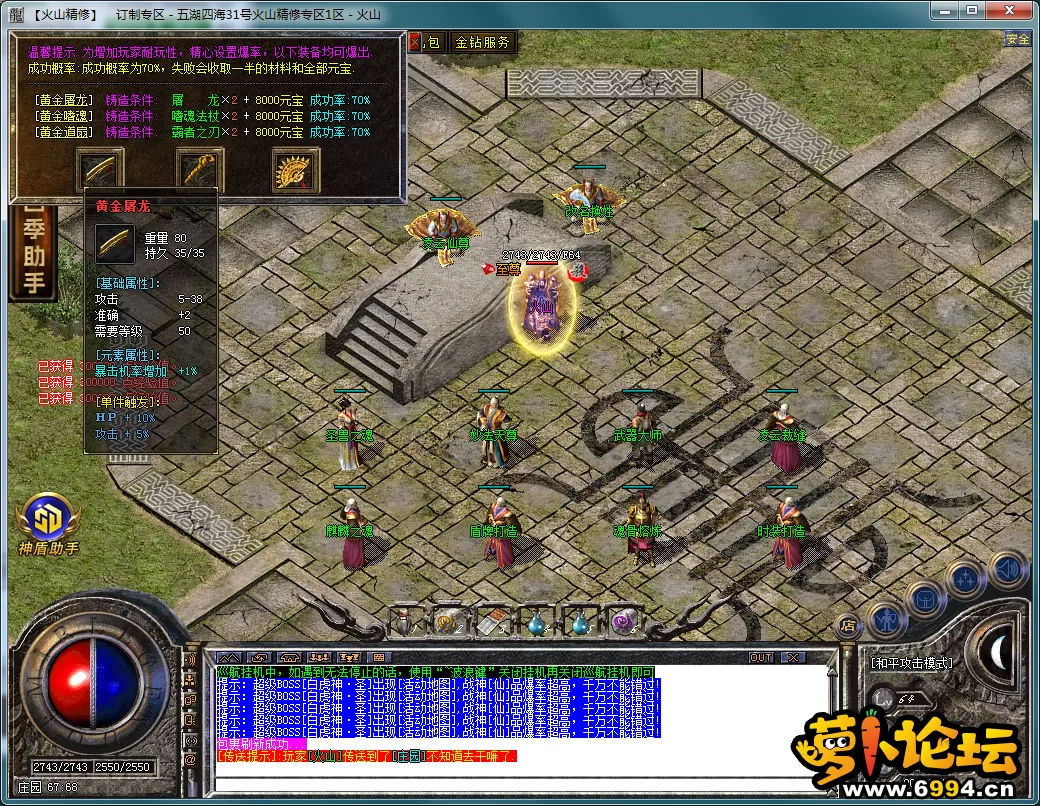Open the skills sparkle round button
The width and height of the screenshot is (1040, 806).
coord(967,580)
